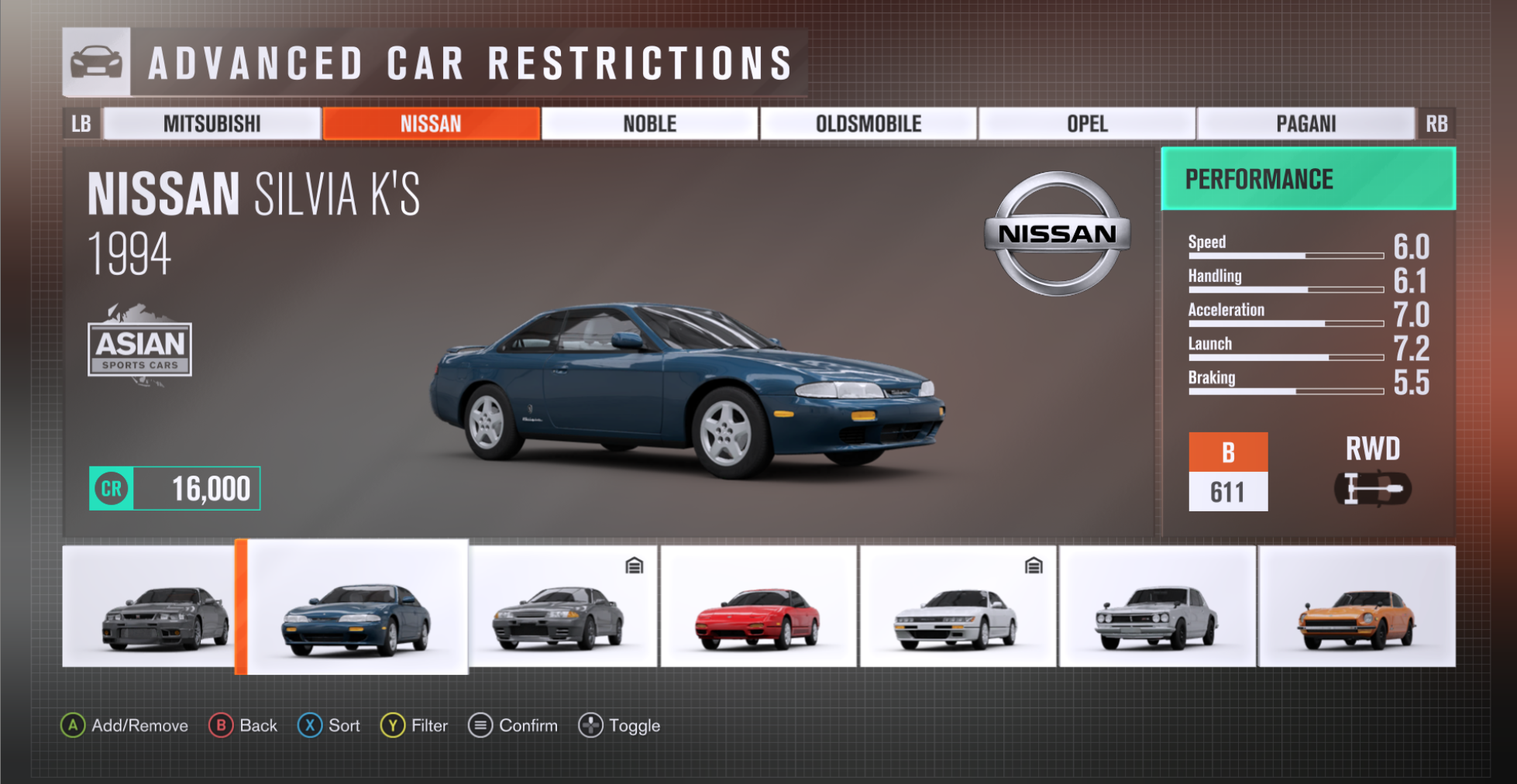Select the red Nissan coupe thumbnail

click(758, 606)
